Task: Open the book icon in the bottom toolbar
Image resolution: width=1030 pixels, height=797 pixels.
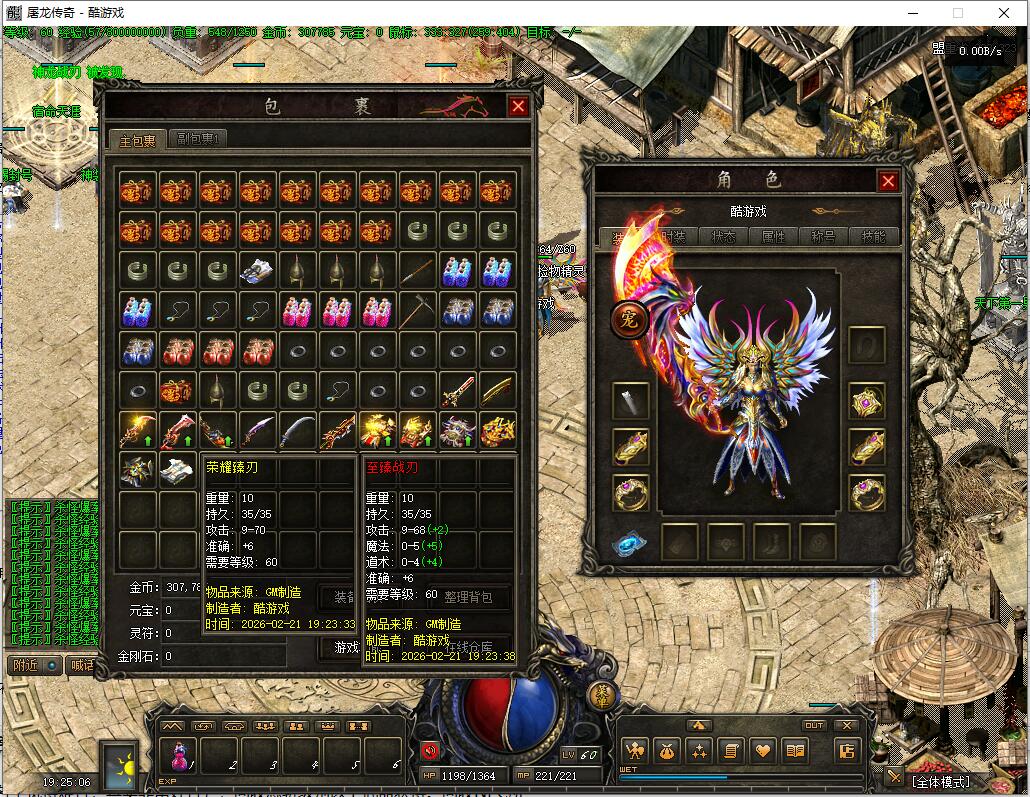Action: (795, 750)
